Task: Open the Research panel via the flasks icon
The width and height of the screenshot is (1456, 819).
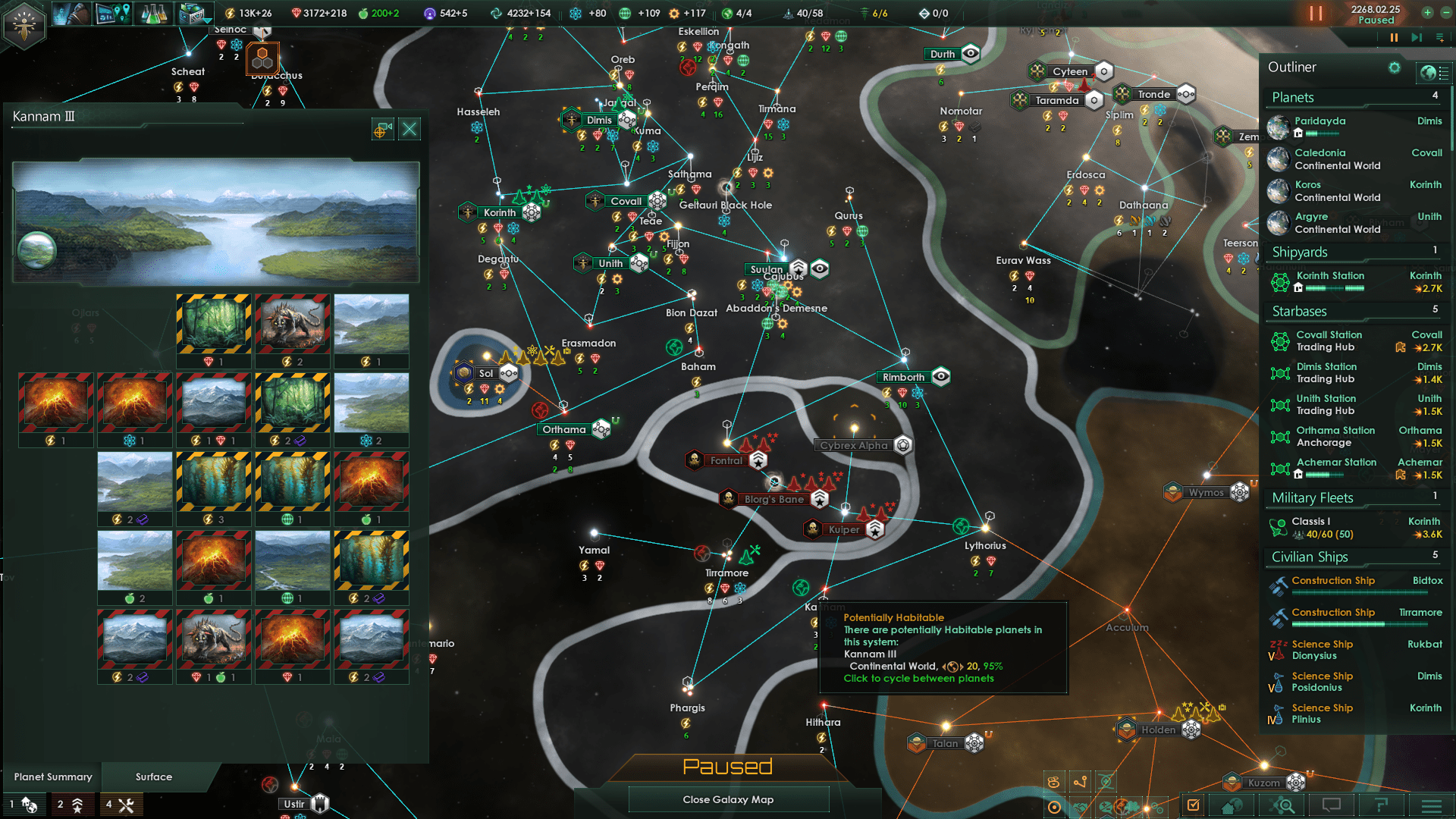Action: point(155,13)
